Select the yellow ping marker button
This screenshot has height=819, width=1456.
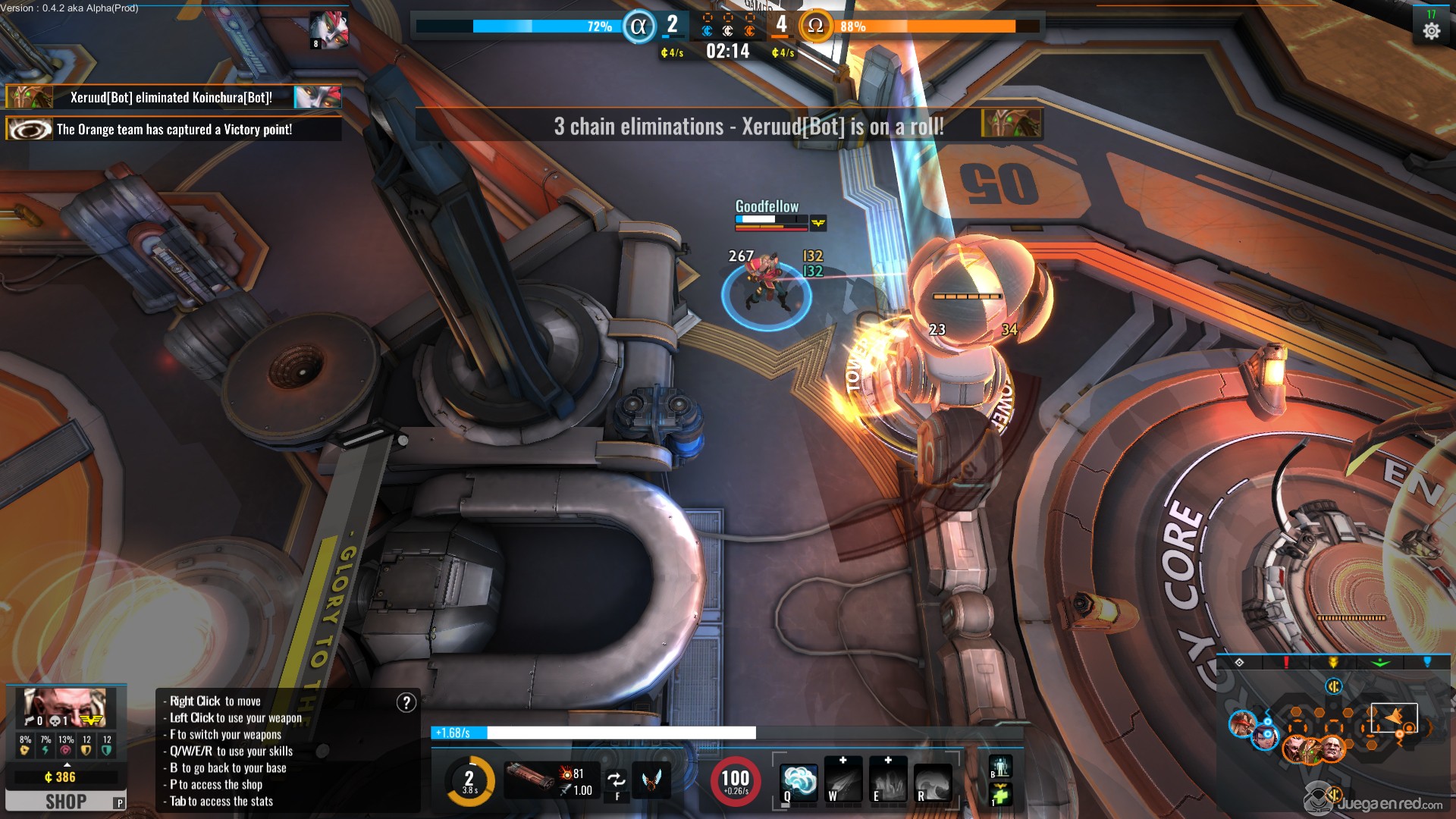pos(1333,662)
